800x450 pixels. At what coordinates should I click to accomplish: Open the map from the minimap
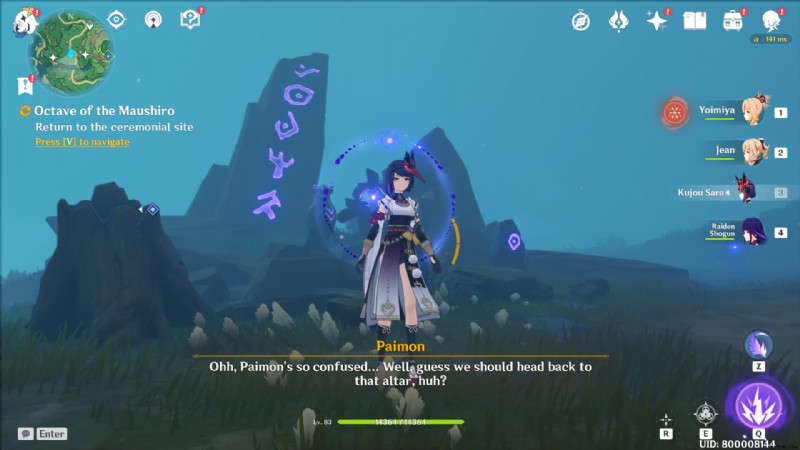click(71, 51)
